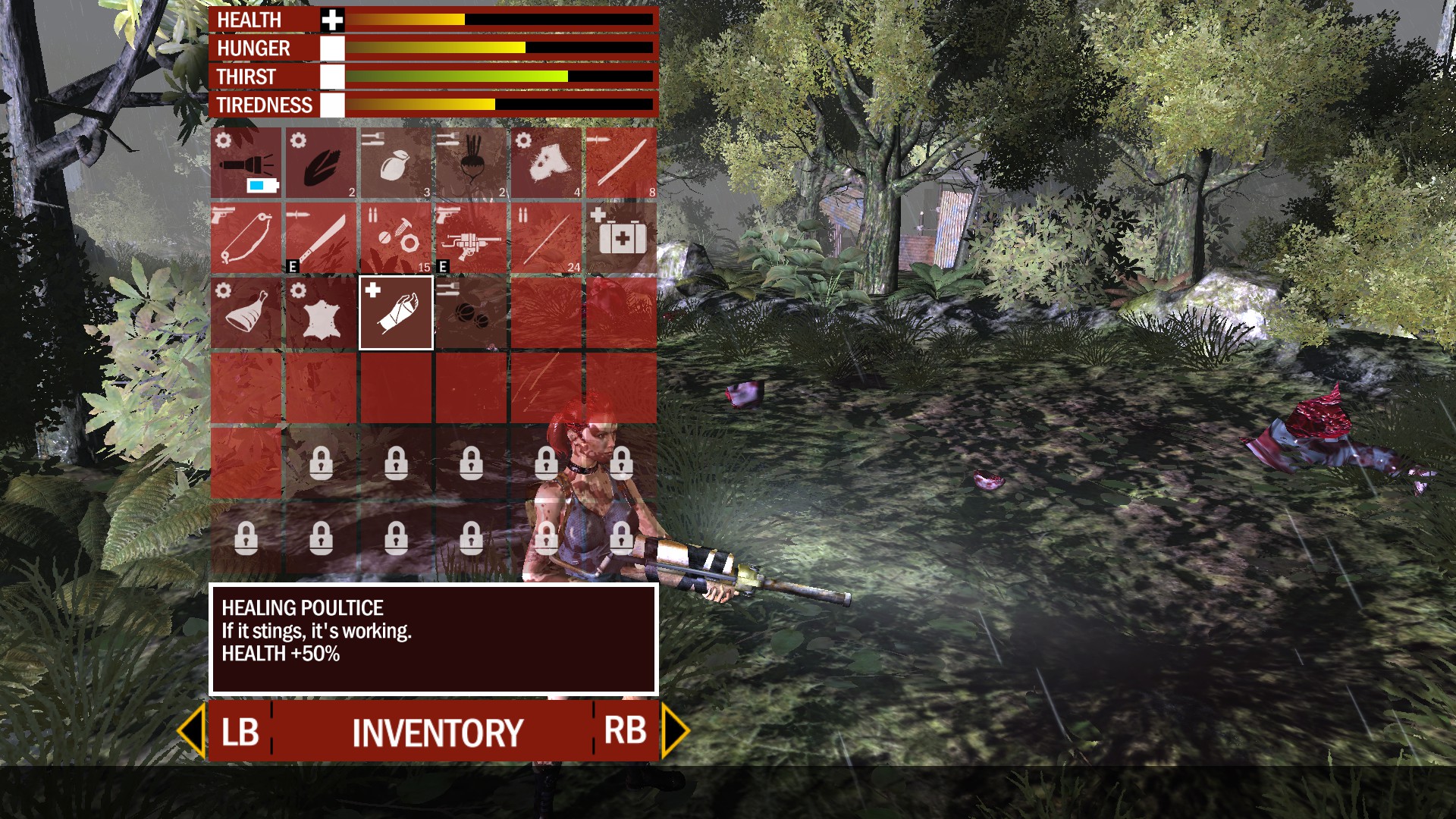The image size is (1456, 819).
Task: Select the first aid kit item
Action: (620, 237)
